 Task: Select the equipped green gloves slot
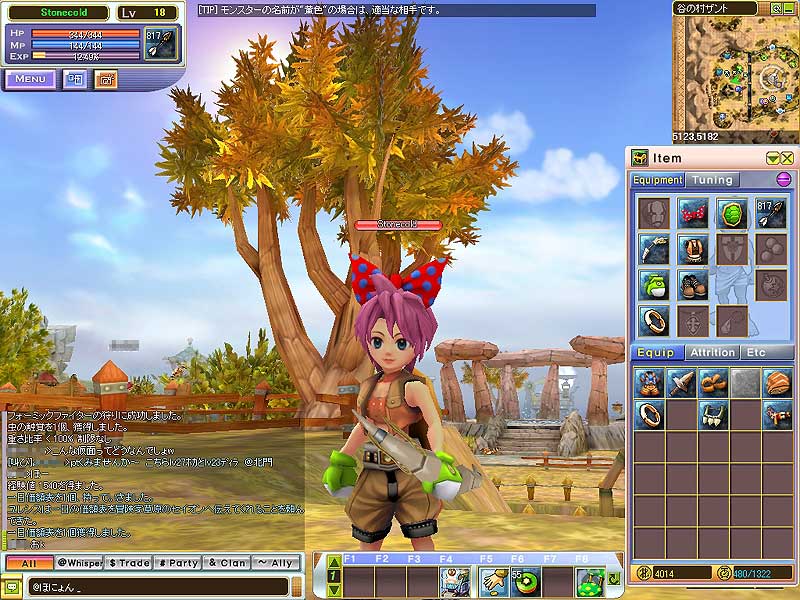tap(653, 284)
